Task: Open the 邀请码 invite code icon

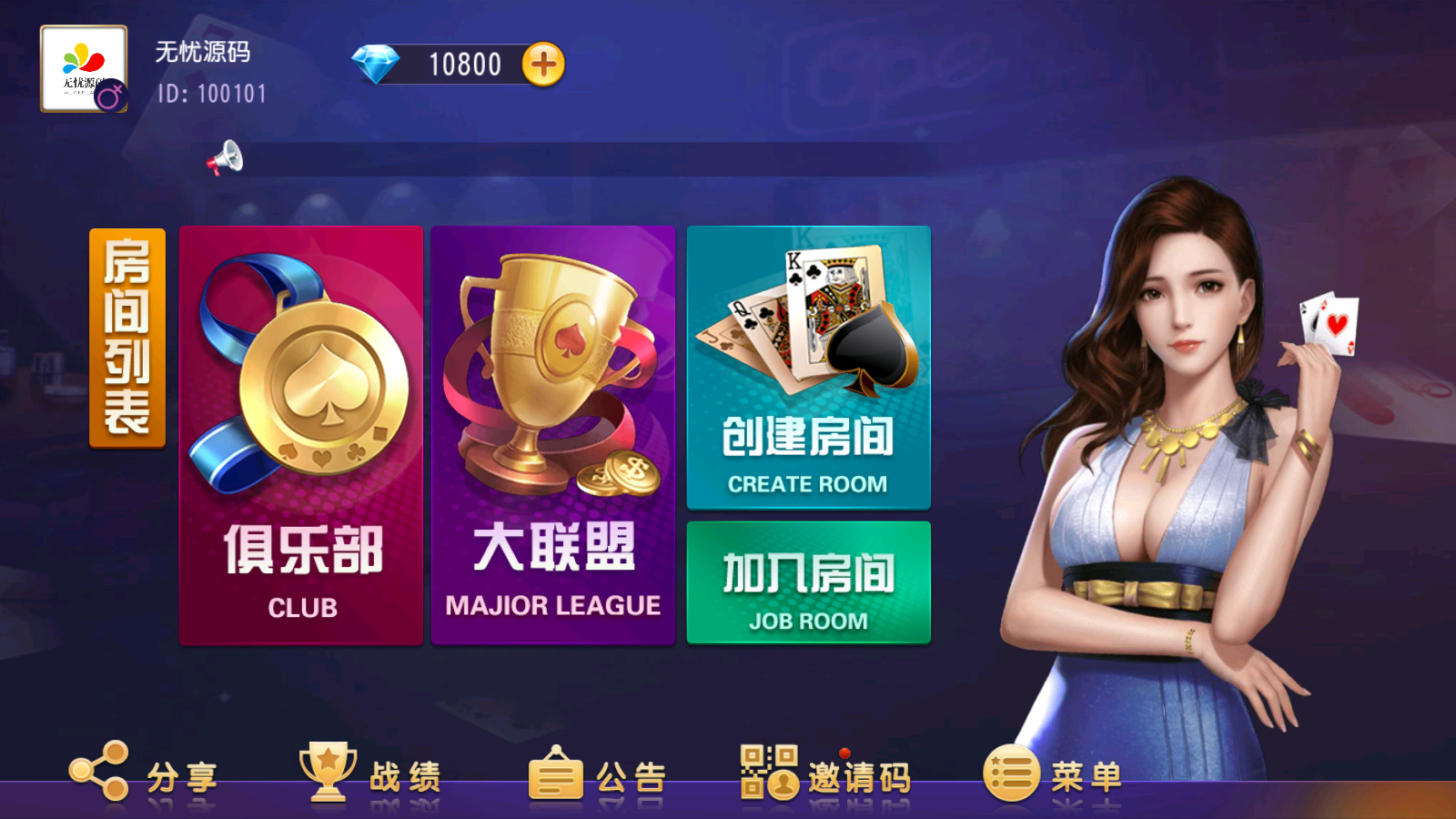Action: click(x=767, y=772)
